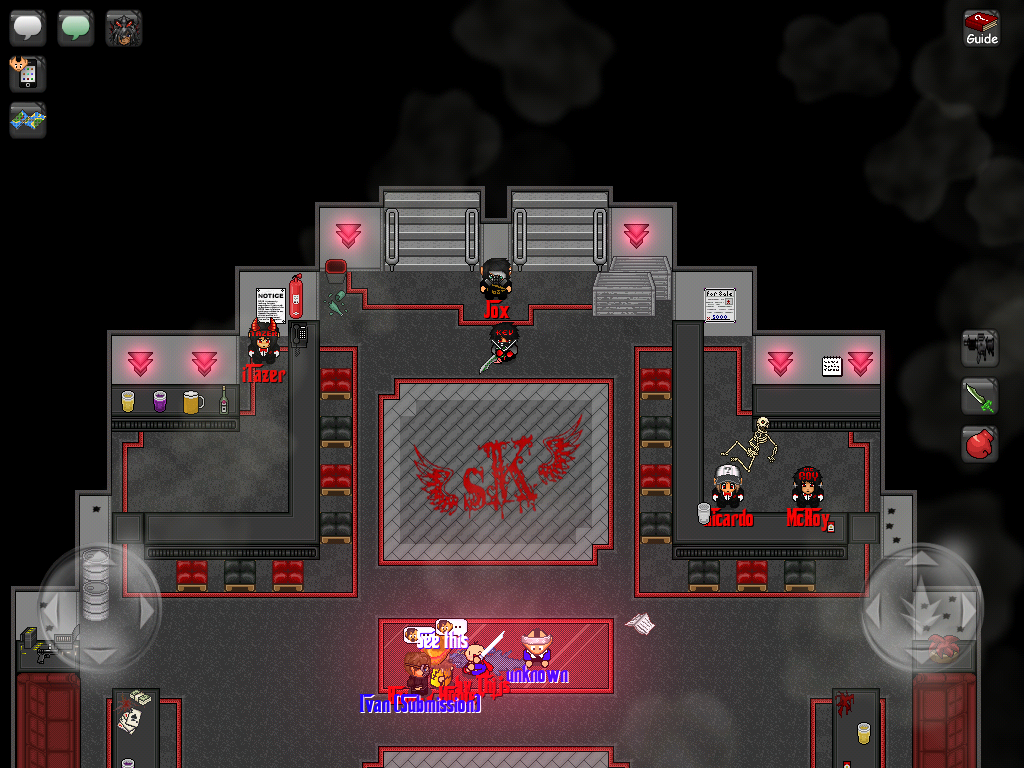Open the green speech bubble chat
The image size is (1024, 768).
(76, 28)
